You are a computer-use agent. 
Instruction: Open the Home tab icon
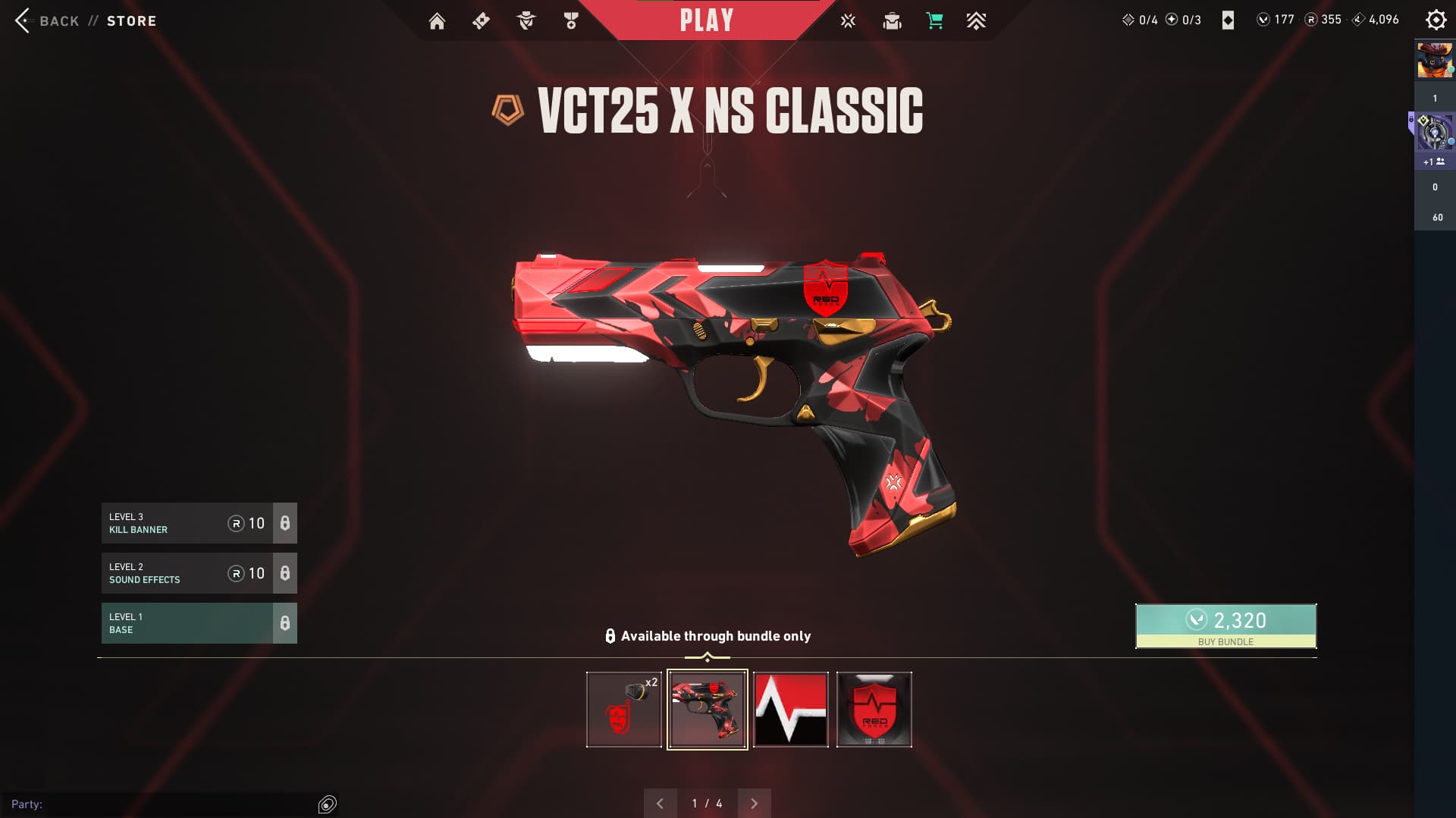coord(437,21)
